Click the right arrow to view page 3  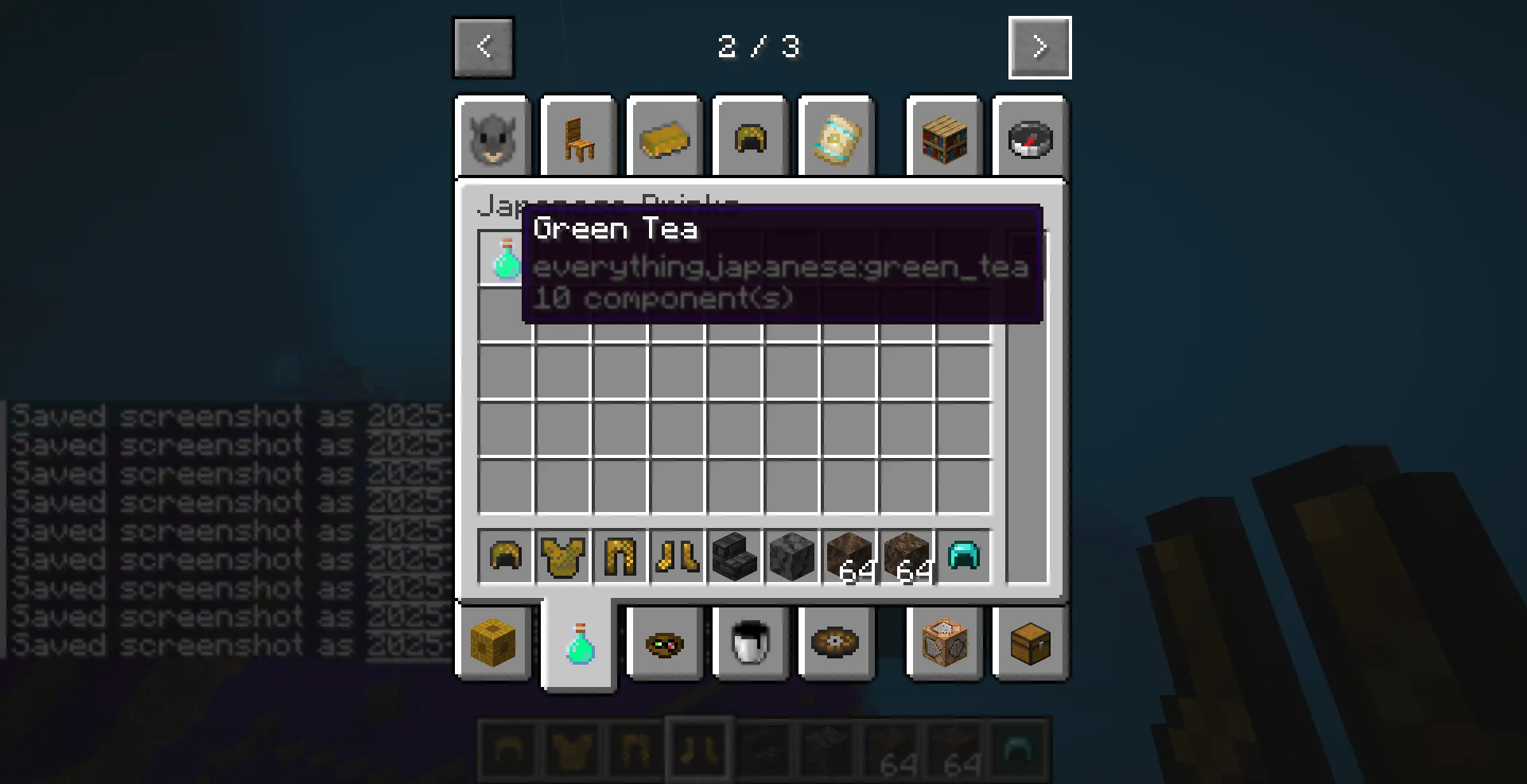coord(1039,48)
